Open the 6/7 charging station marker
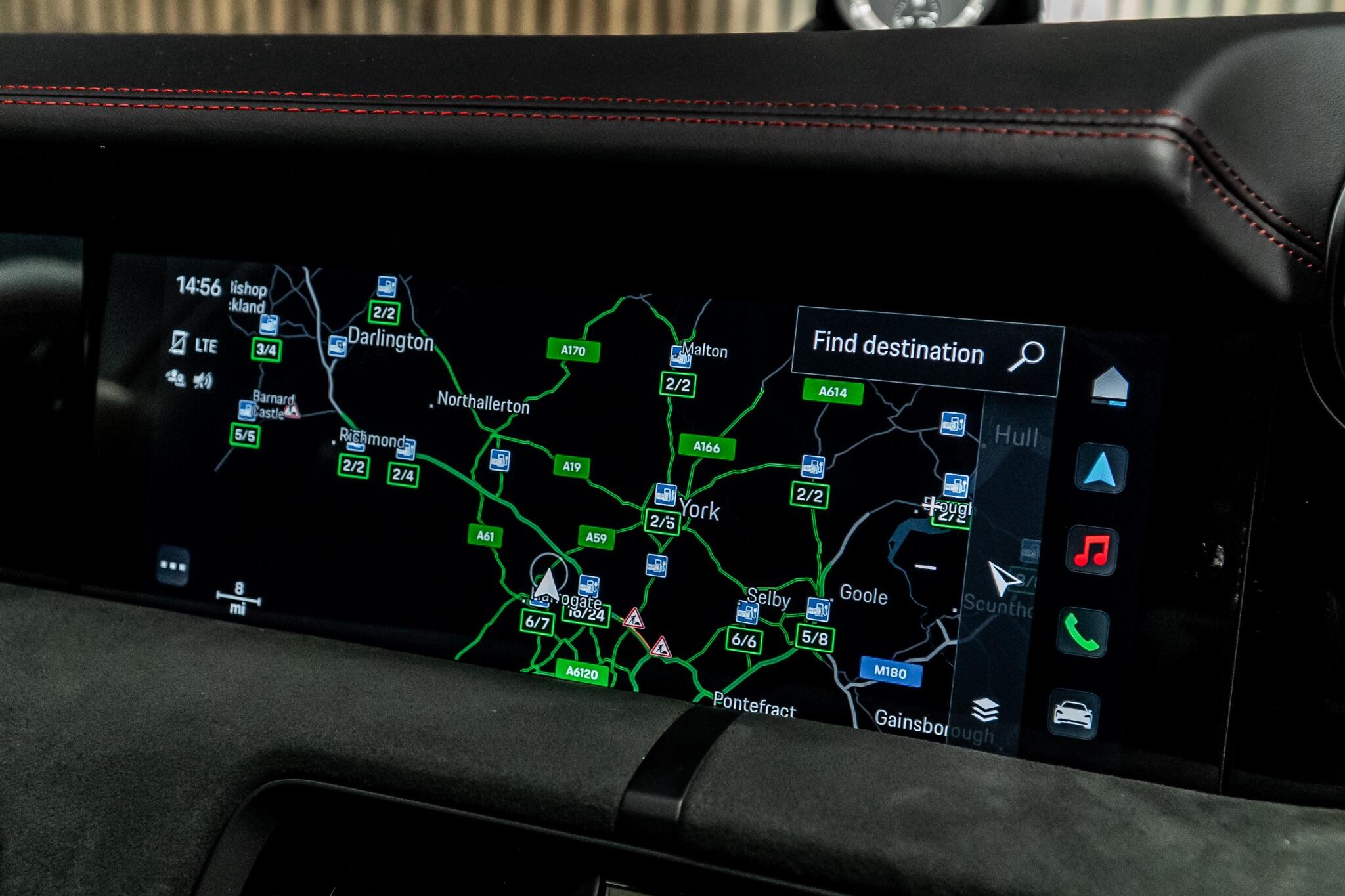This screenshot has width=1345, height=896. pyautogui.click(x=537, y=622)
